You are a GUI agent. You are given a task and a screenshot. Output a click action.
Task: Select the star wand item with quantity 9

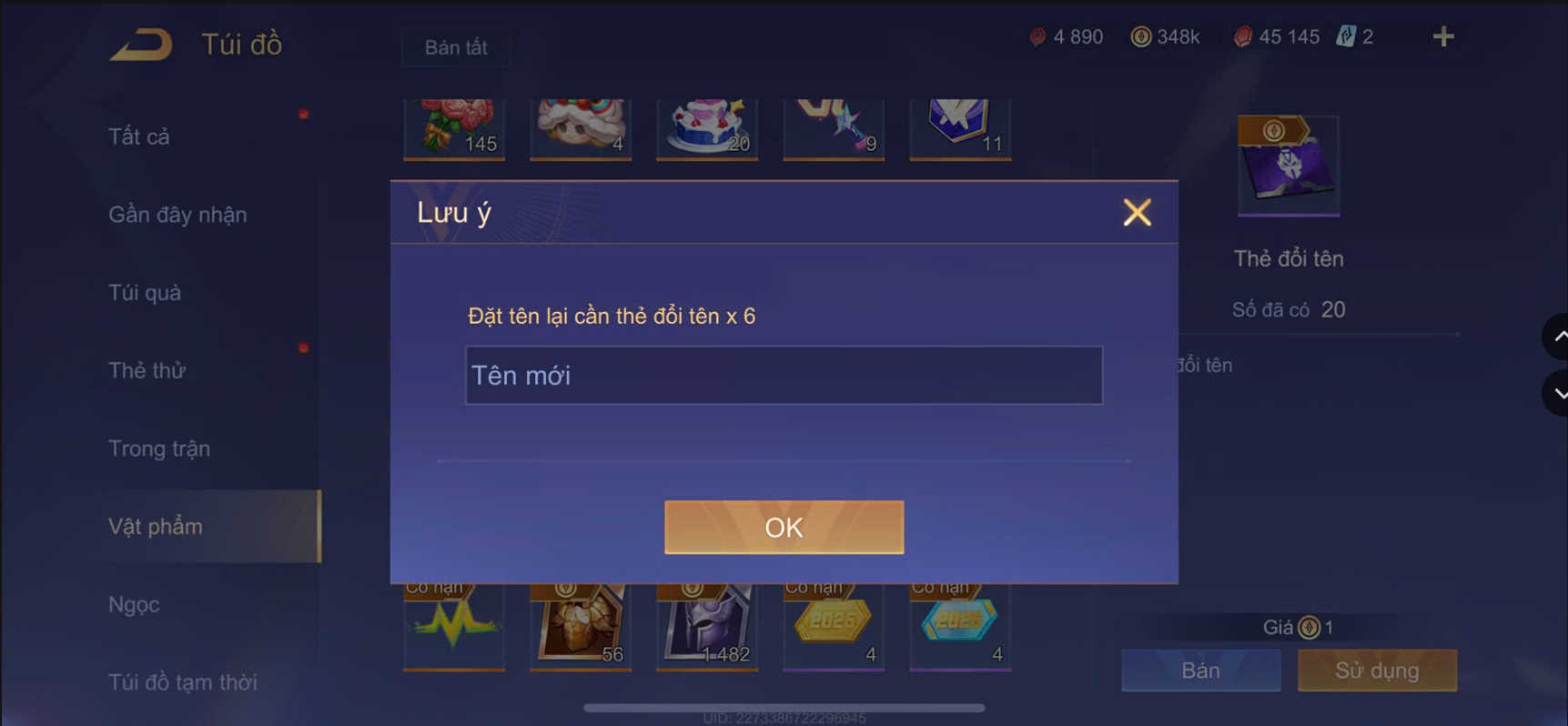click(x=833, y=127)
